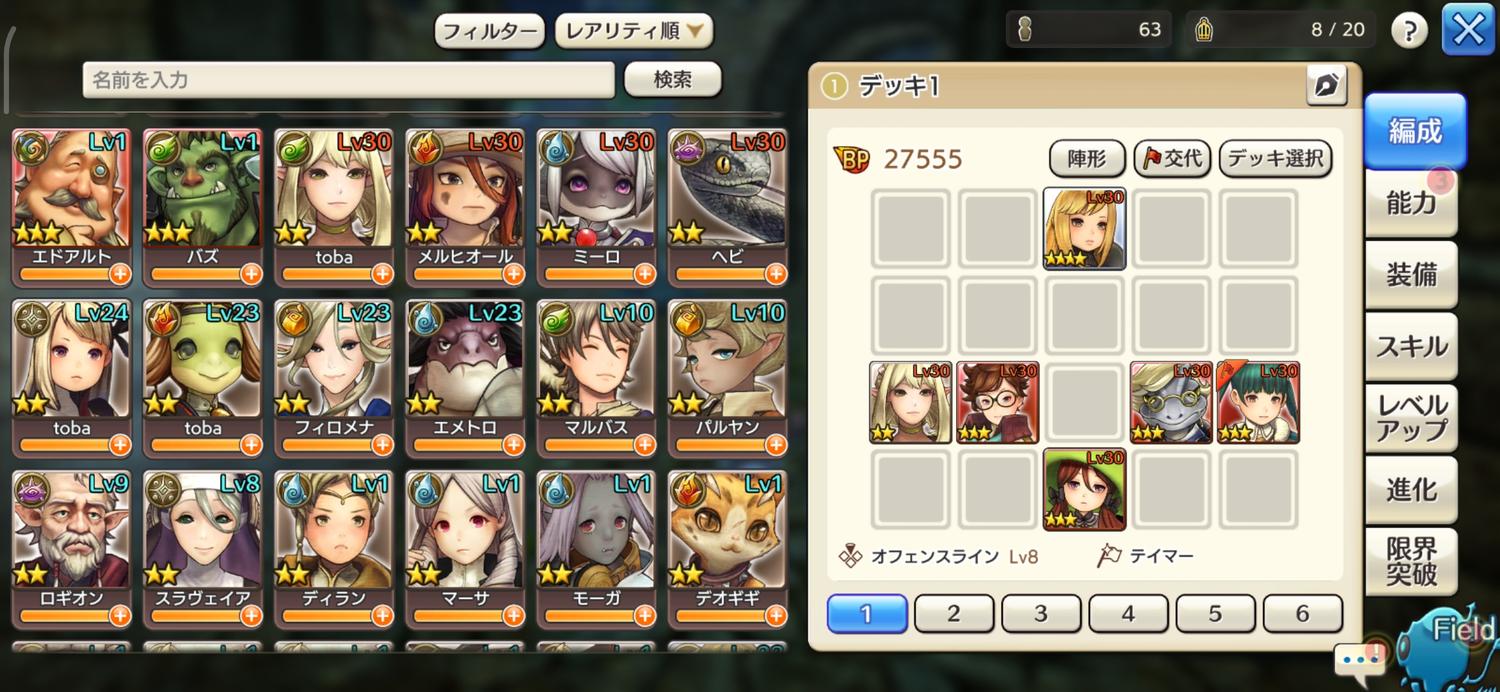Switch to the 能力 ability tab
The width and height of the screenshot is (1500, 692).
[1411, 203]
